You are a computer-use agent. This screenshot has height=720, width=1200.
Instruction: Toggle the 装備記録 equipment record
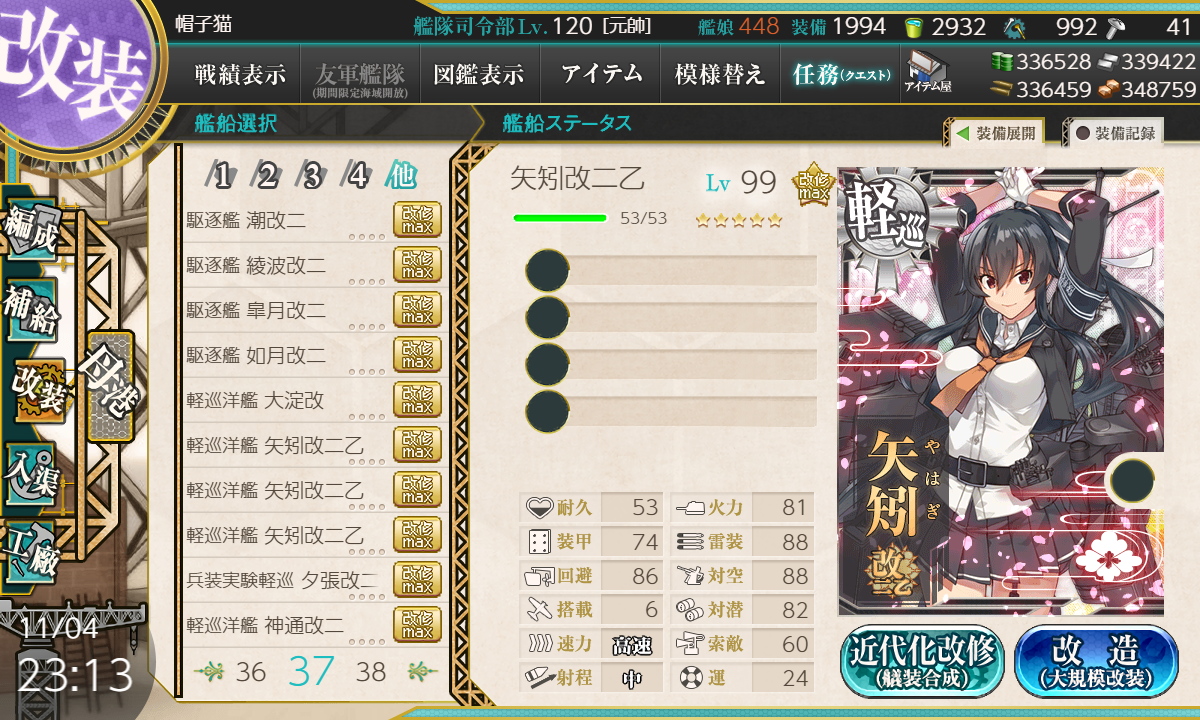[x=1114, y=133]
